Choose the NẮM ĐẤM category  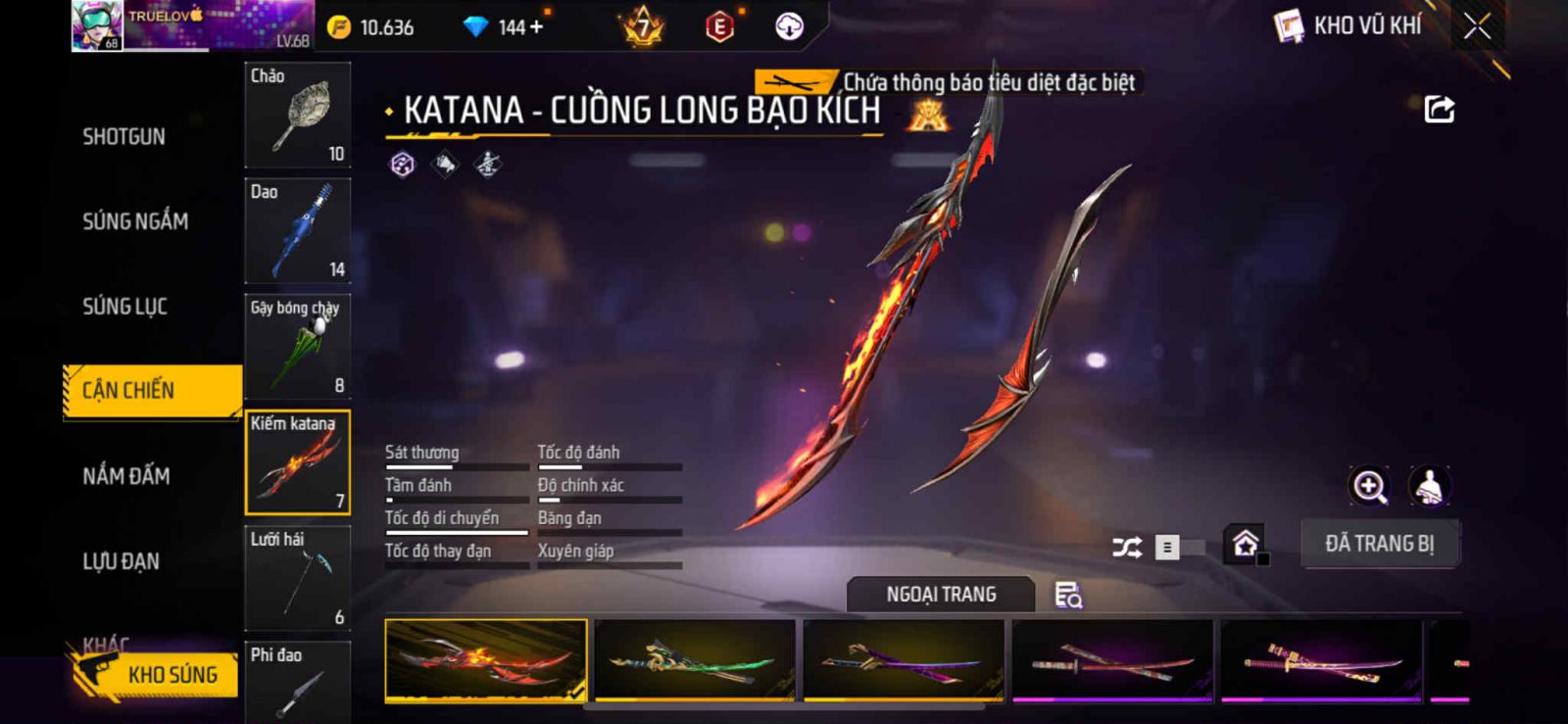[x=126, y=476]
